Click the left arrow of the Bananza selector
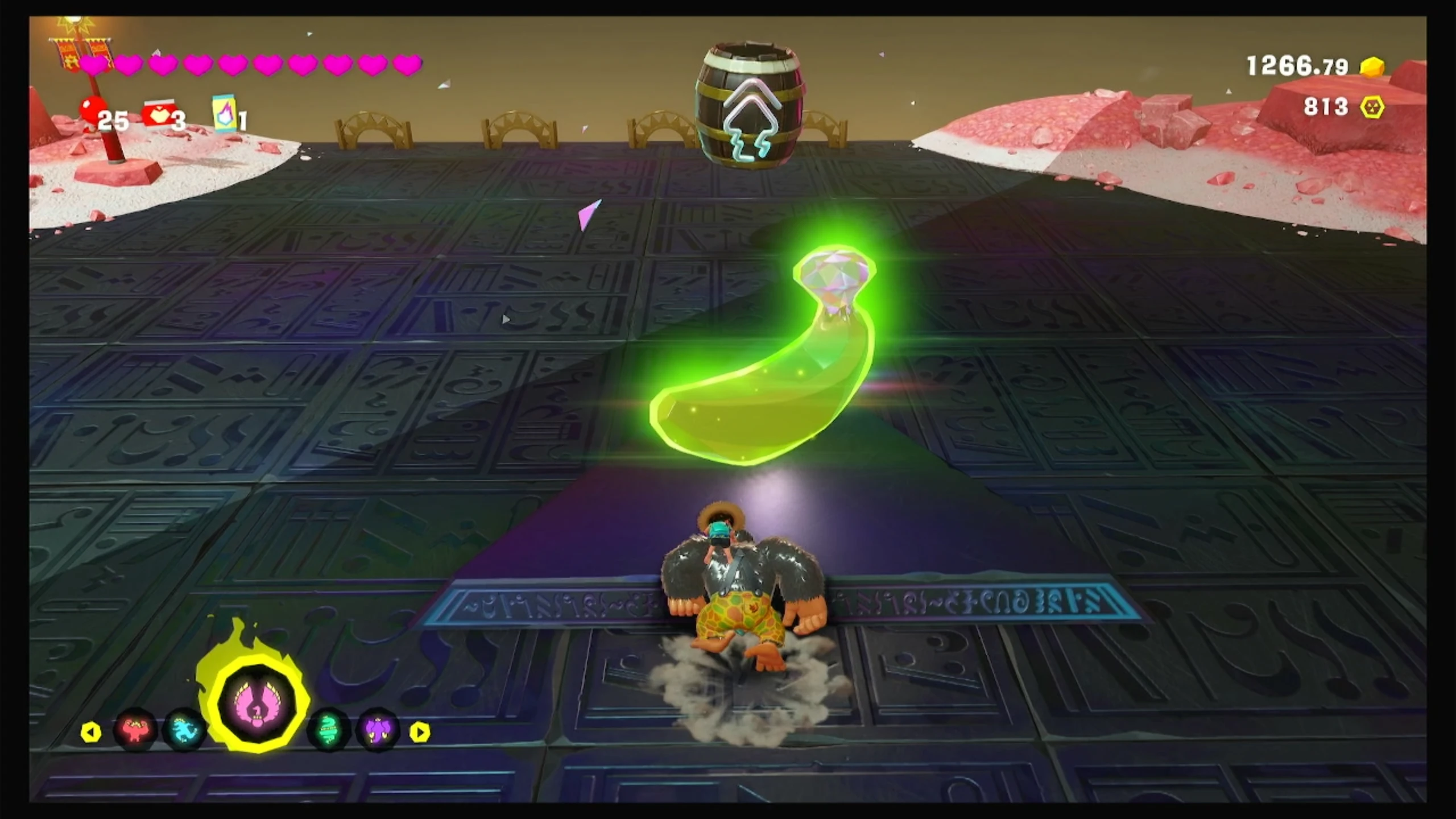Screen dimensions: 1456x819 [x=91, y=732]
